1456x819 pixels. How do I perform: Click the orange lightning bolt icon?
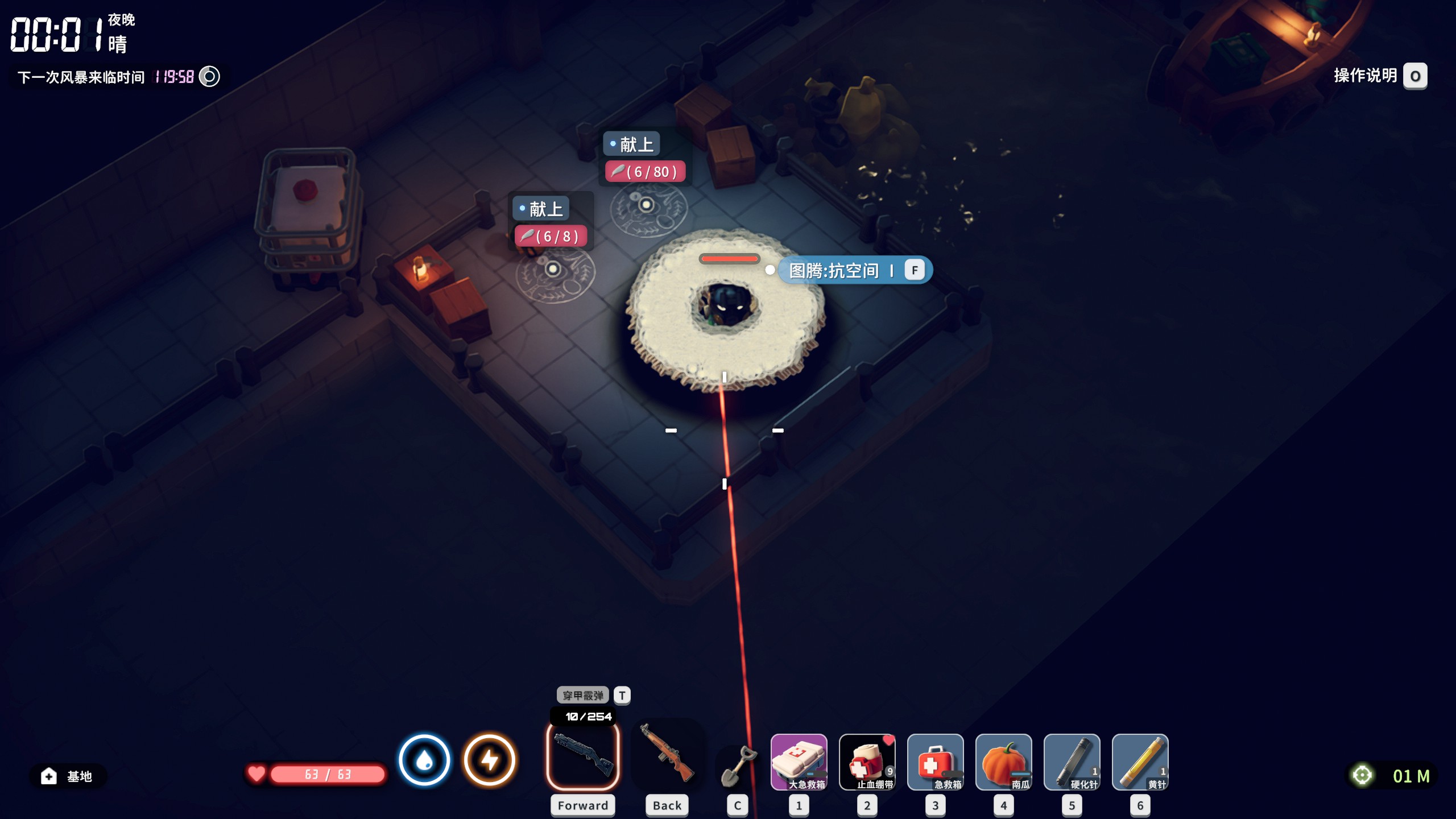(490, 760)
